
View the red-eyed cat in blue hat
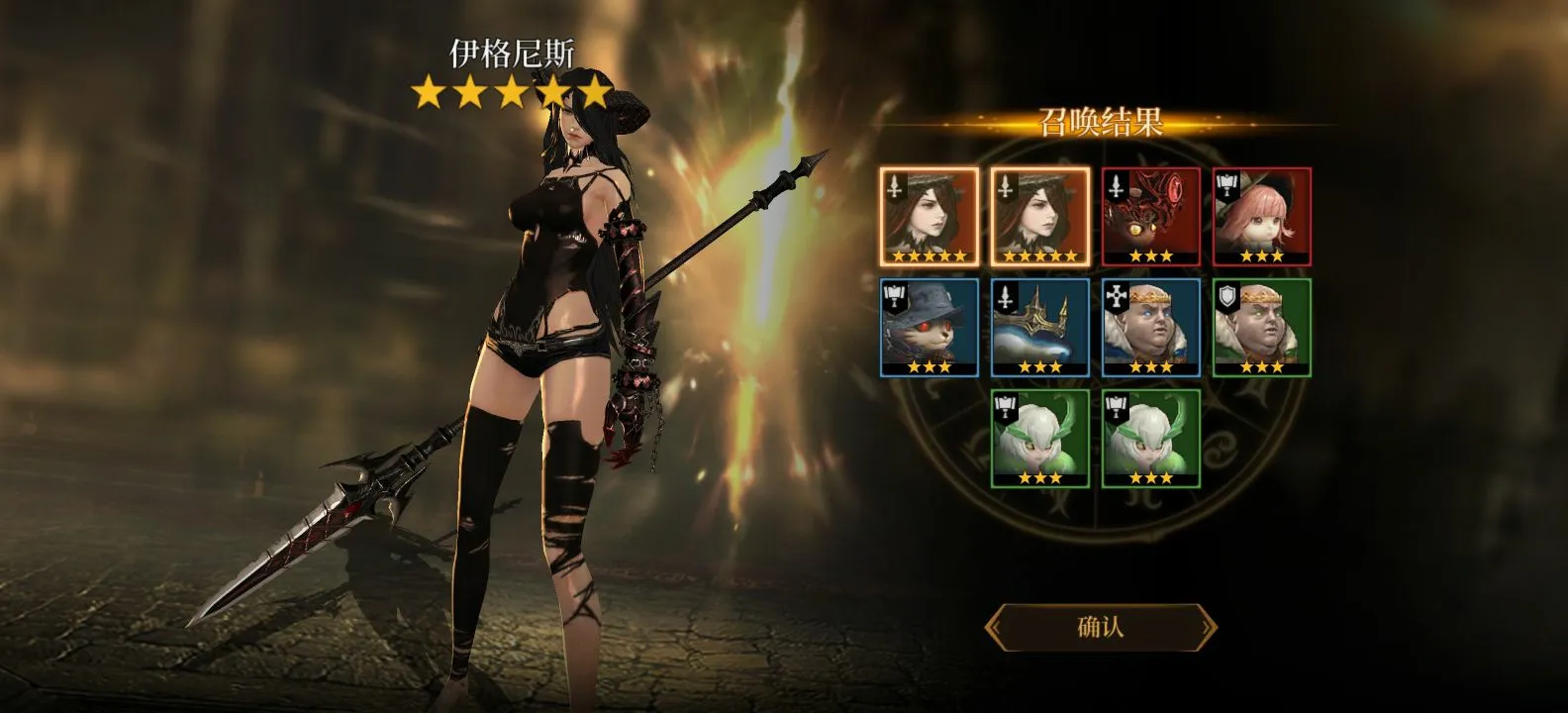(x=930, y=327)
